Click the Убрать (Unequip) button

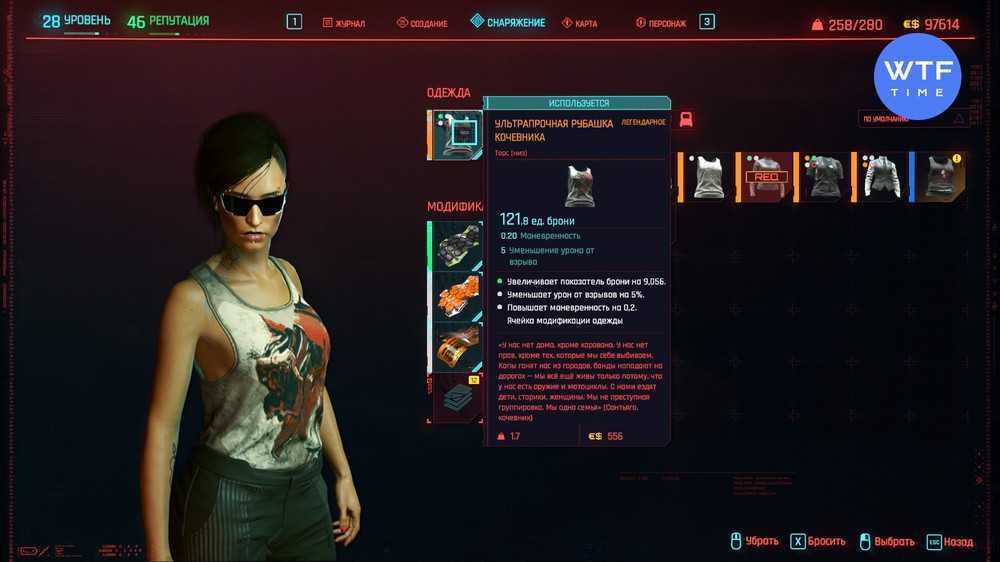pos(753,541)
